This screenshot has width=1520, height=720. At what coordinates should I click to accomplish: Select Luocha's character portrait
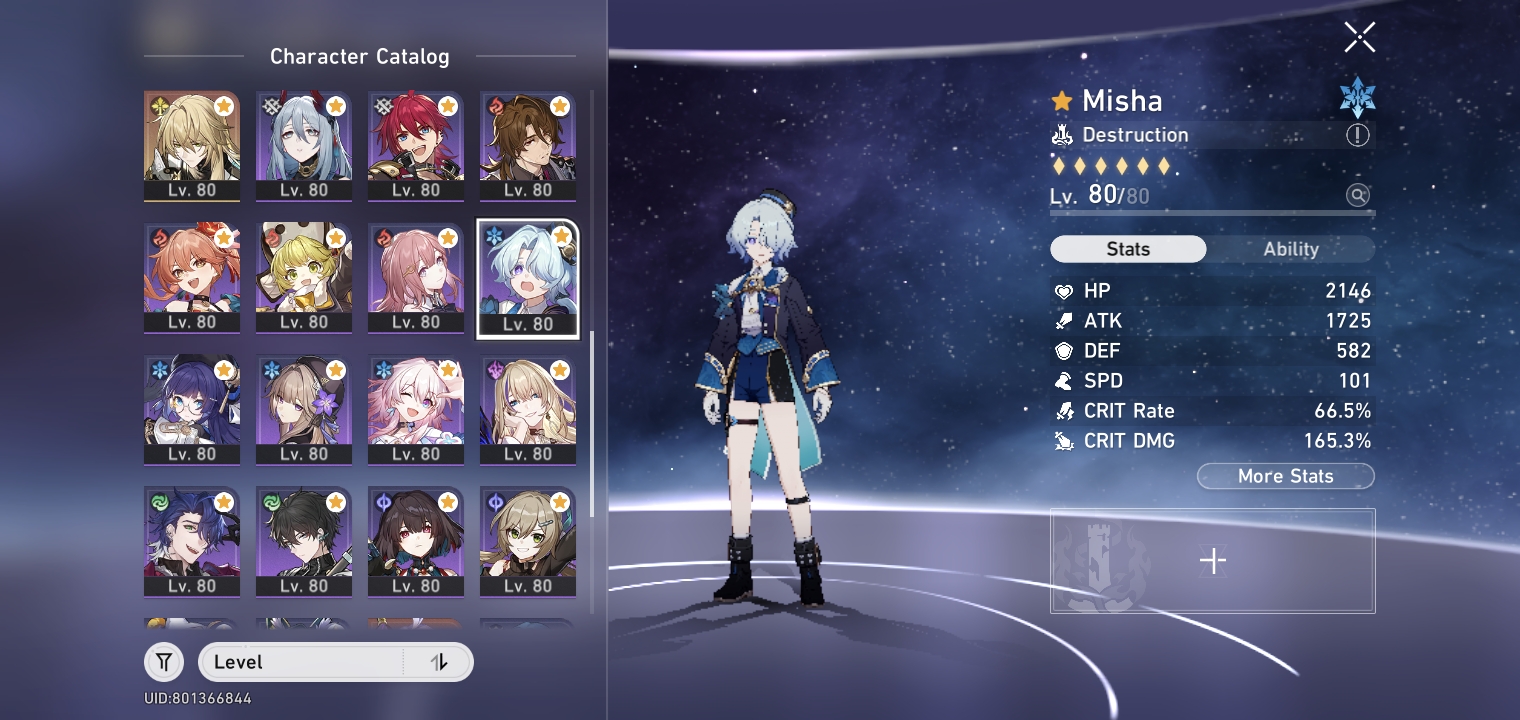192,145
